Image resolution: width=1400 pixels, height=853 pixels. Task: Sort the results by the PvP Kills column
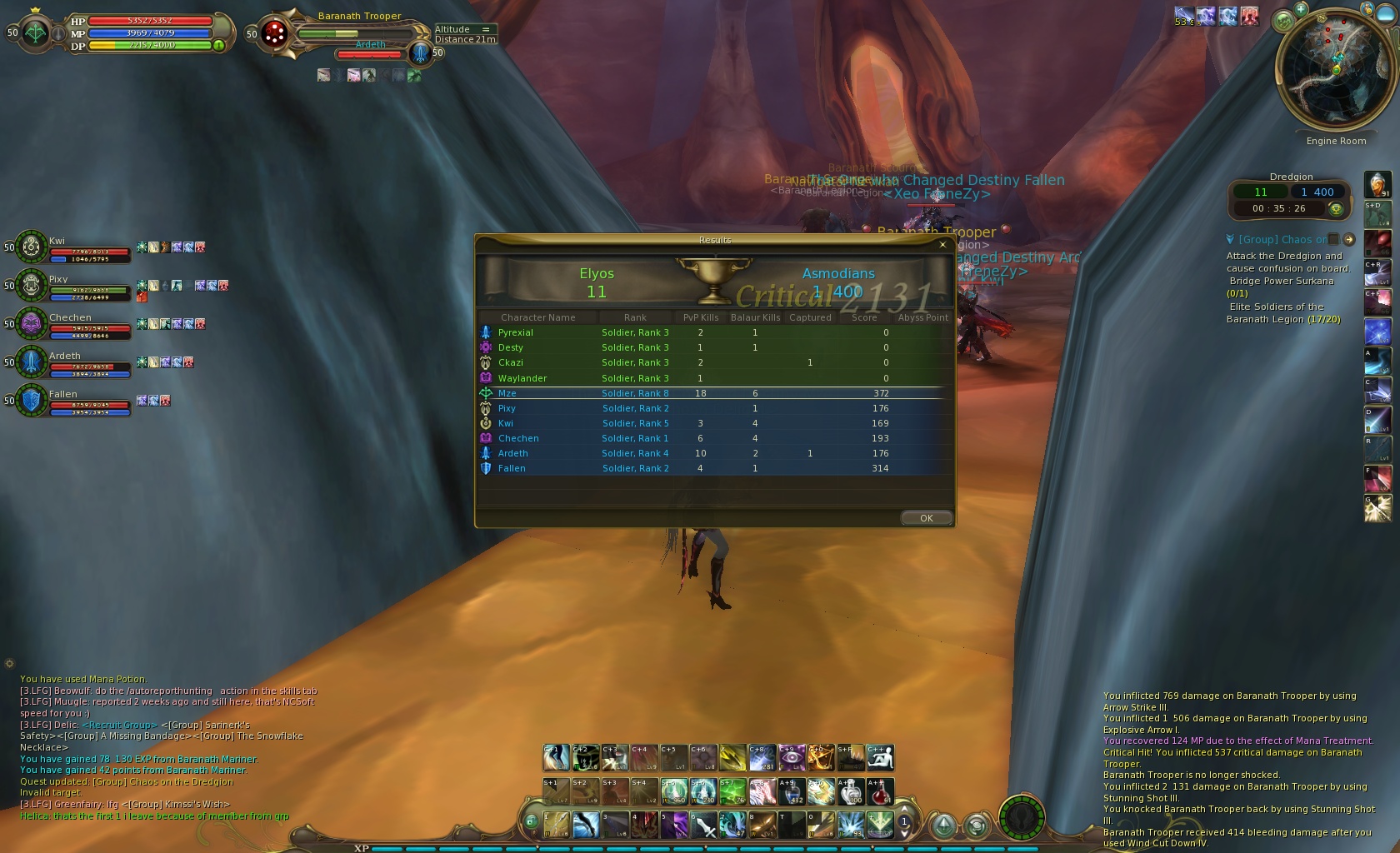click(700, 317)
